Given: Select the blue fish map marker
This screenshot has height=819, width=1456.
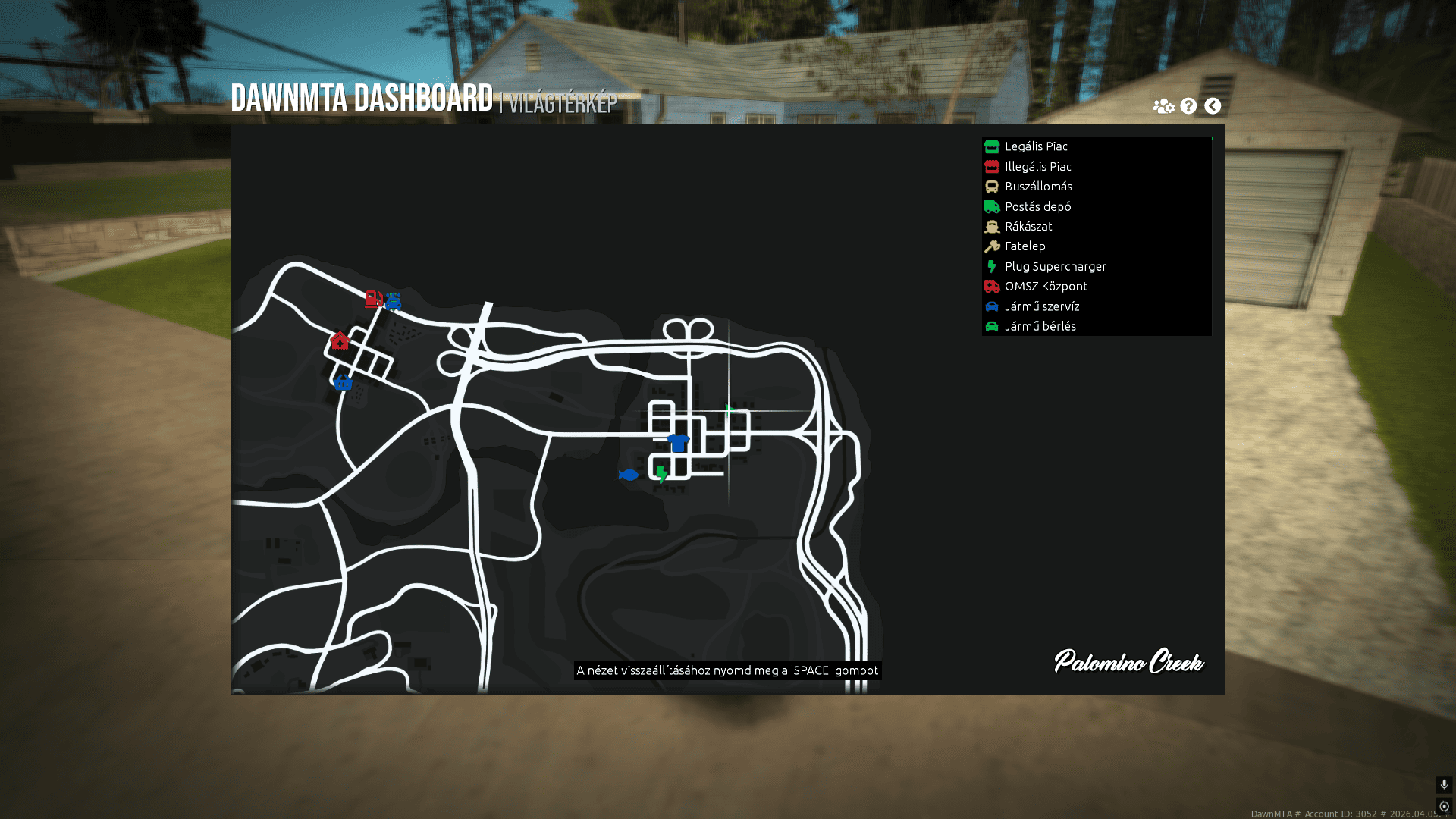Looking at the screenshot, I should pyautogui.click(x=628, y=475).
